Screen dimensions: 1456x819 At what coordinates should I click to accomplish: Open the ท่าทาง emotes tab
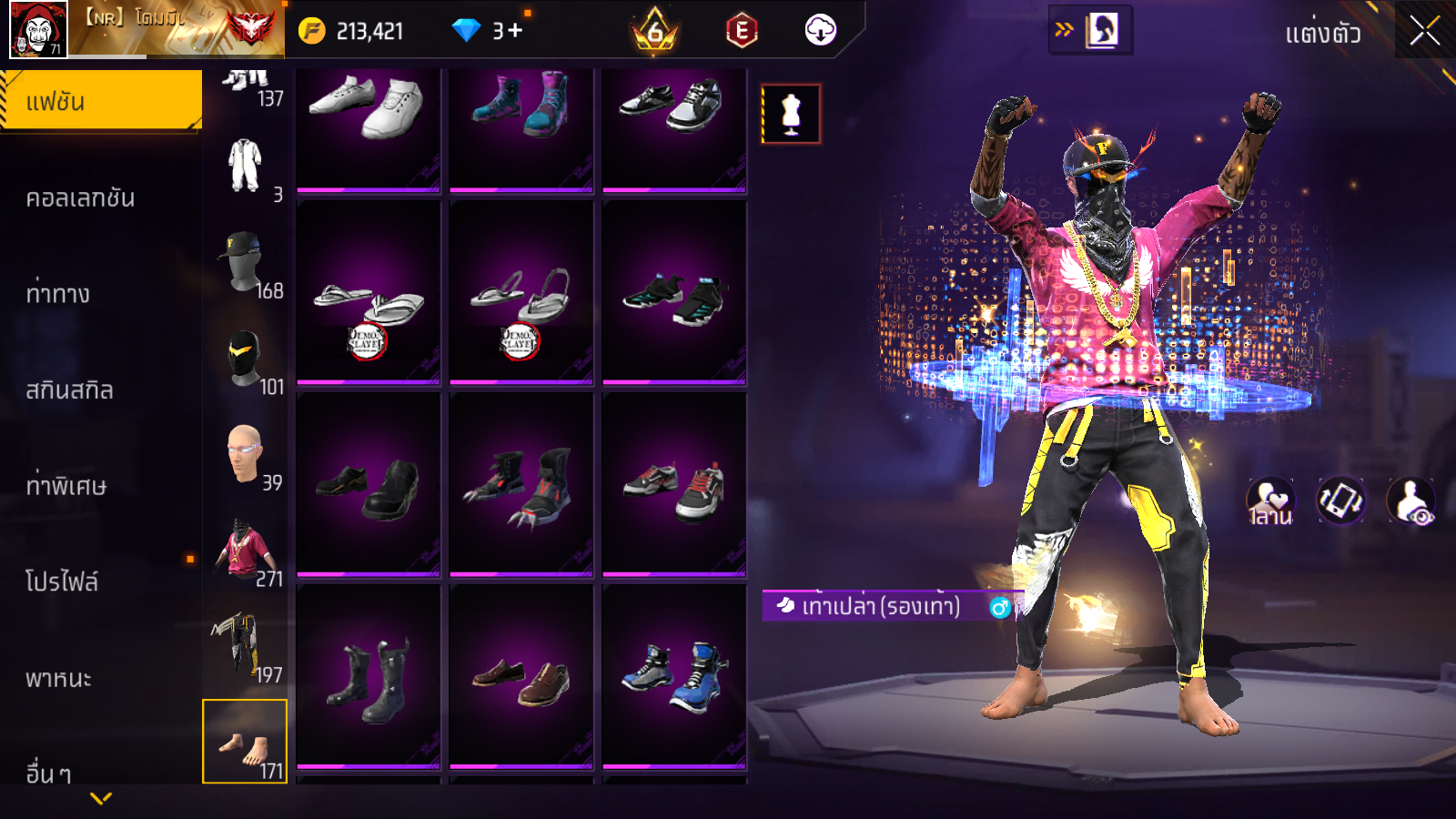[58, 294]
